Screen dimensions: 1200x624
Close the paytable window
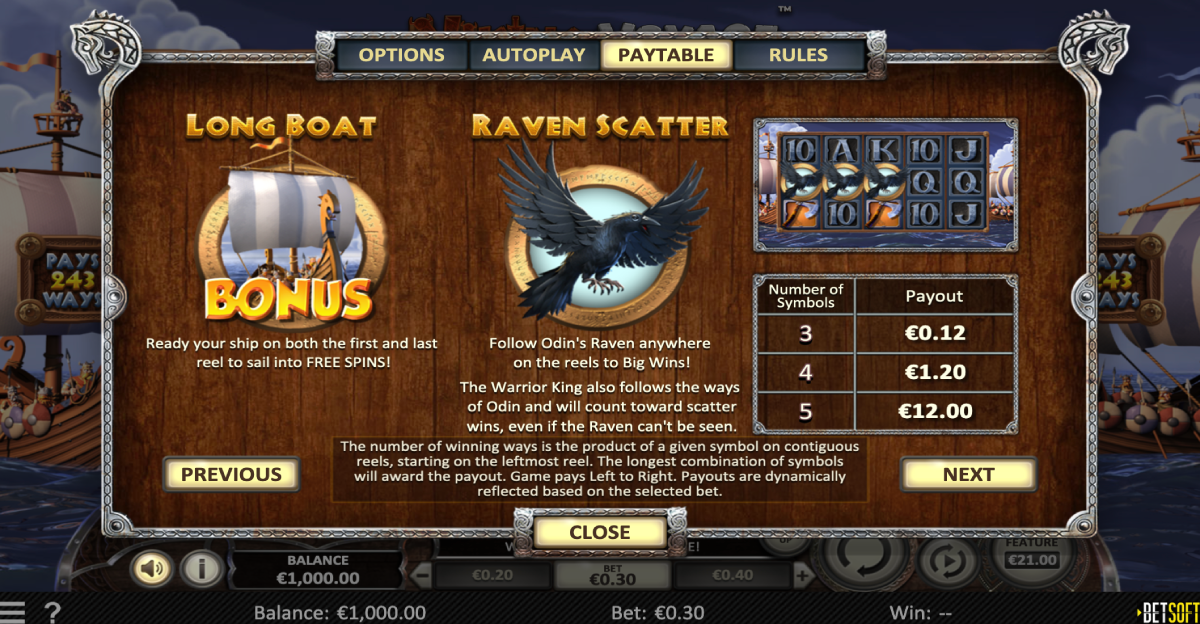coord(600,533)
